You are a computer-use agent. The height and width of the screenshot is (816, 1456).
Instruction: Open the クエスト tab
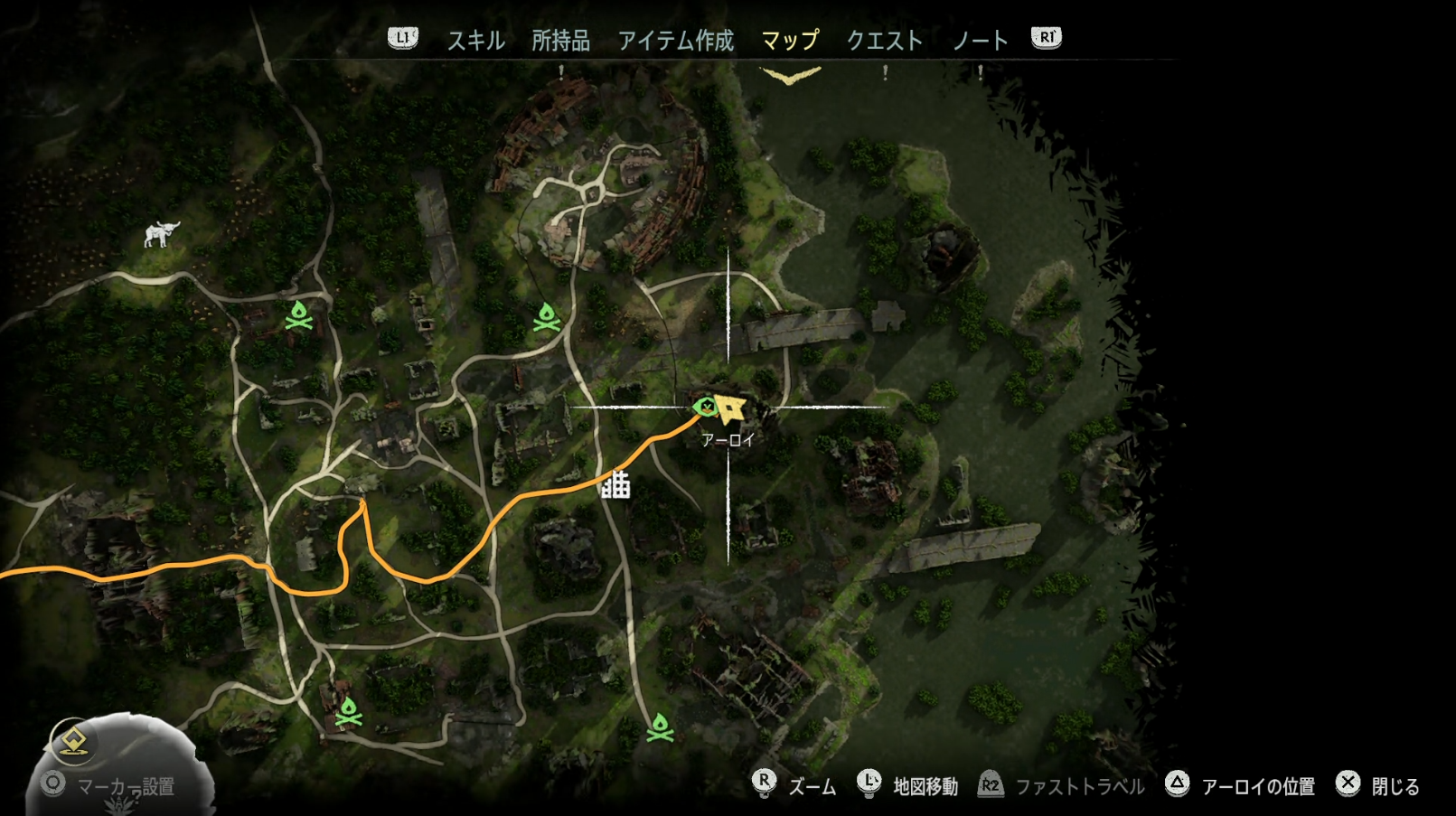click(x=884, y=41)
